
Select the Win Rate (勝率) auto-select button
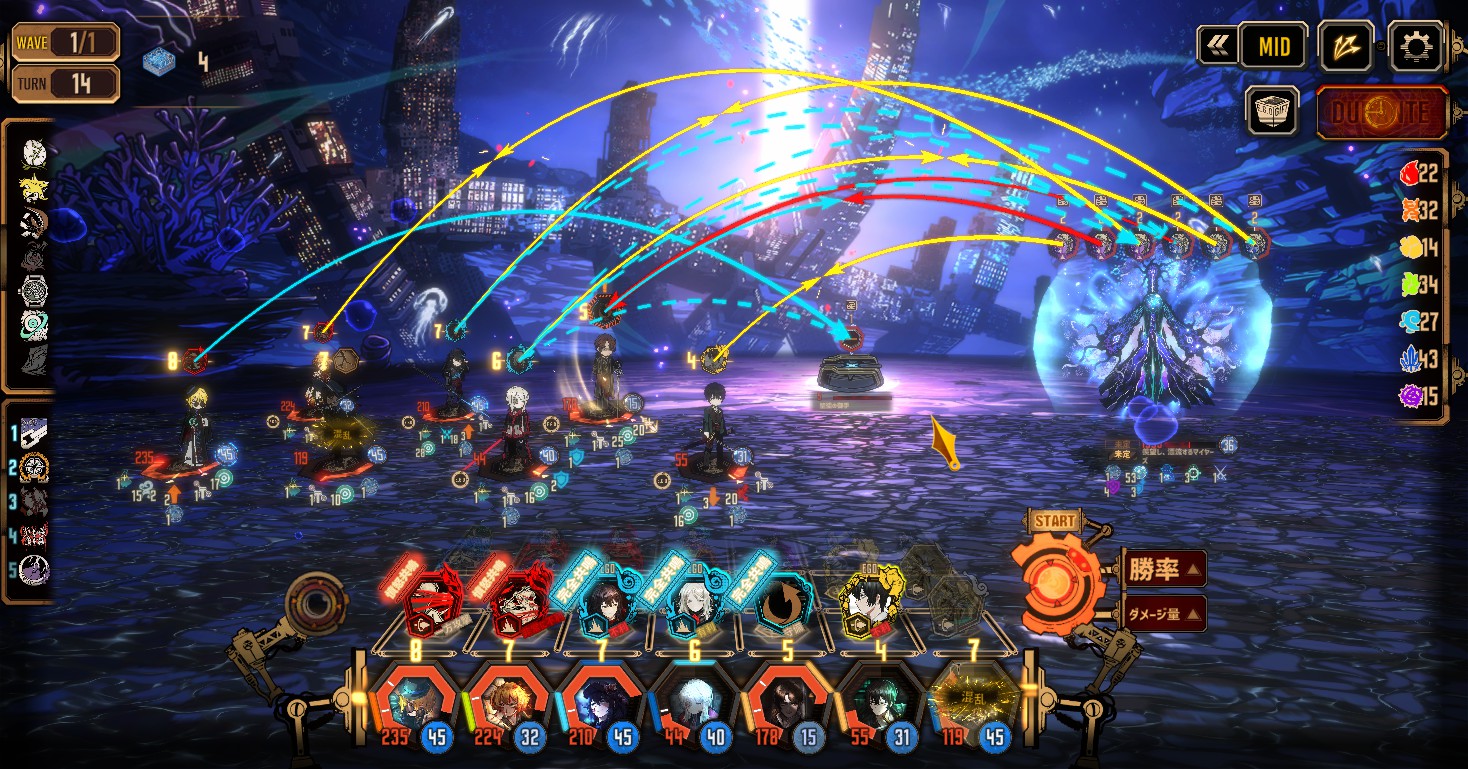pyautogui.click(x=1164, y=570)
